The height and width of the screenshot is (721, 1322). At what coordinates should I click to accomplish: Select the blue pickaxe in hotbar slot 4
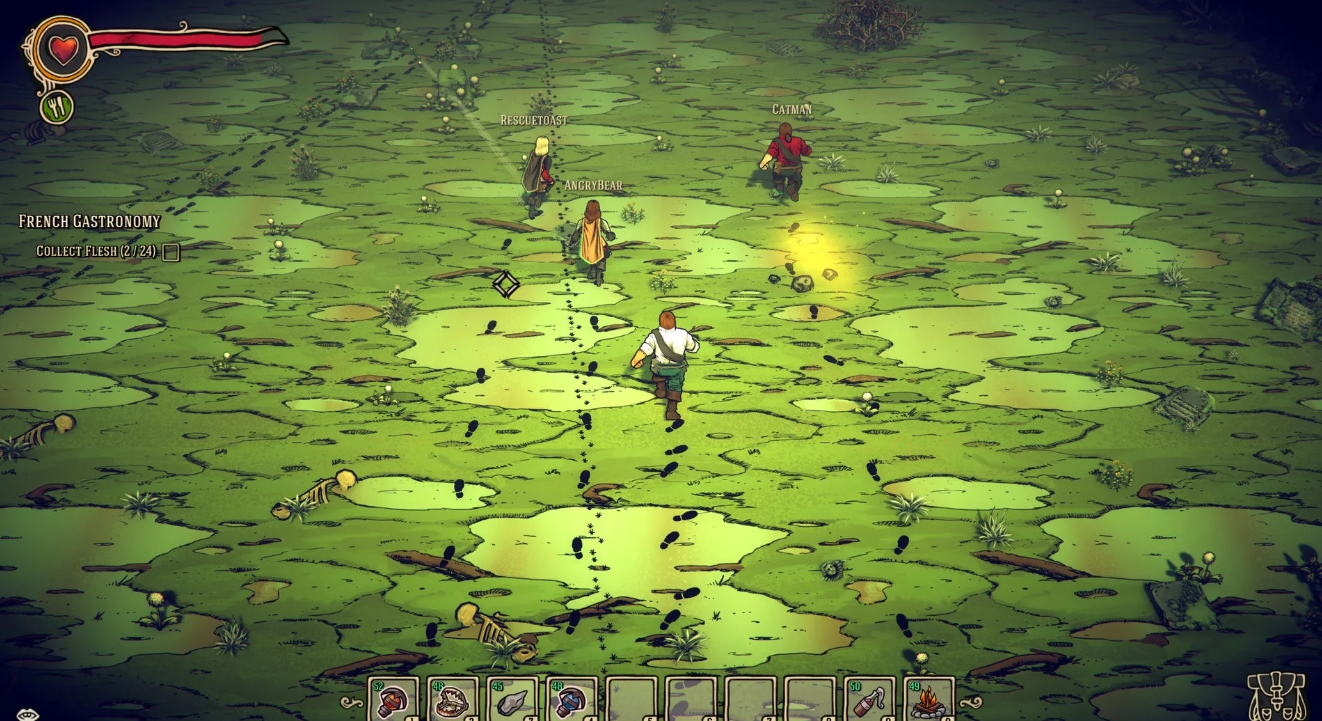[569, 697]
